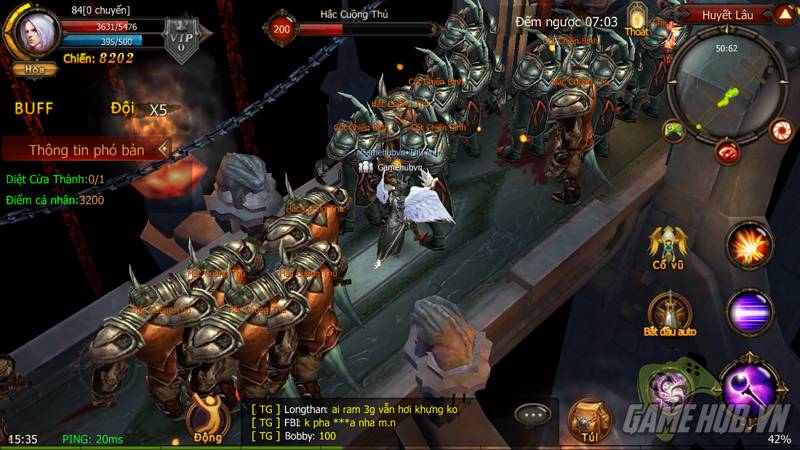Click the red swirl icon below minimap

[x=728, y=152]
